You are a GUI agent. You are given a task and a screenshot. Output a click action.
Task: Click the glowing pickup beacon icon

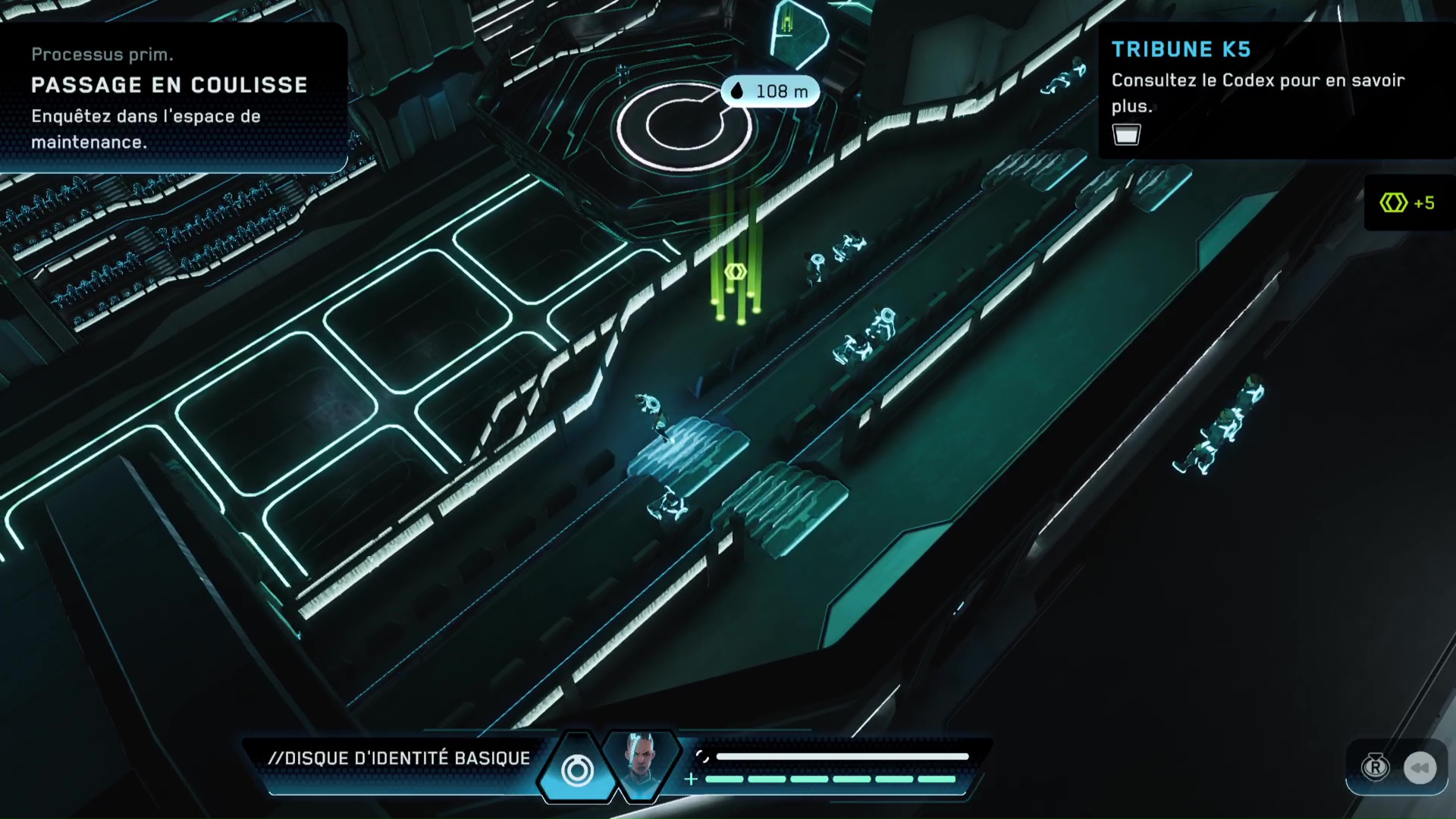pyautogui.click(x=734, y=271)
